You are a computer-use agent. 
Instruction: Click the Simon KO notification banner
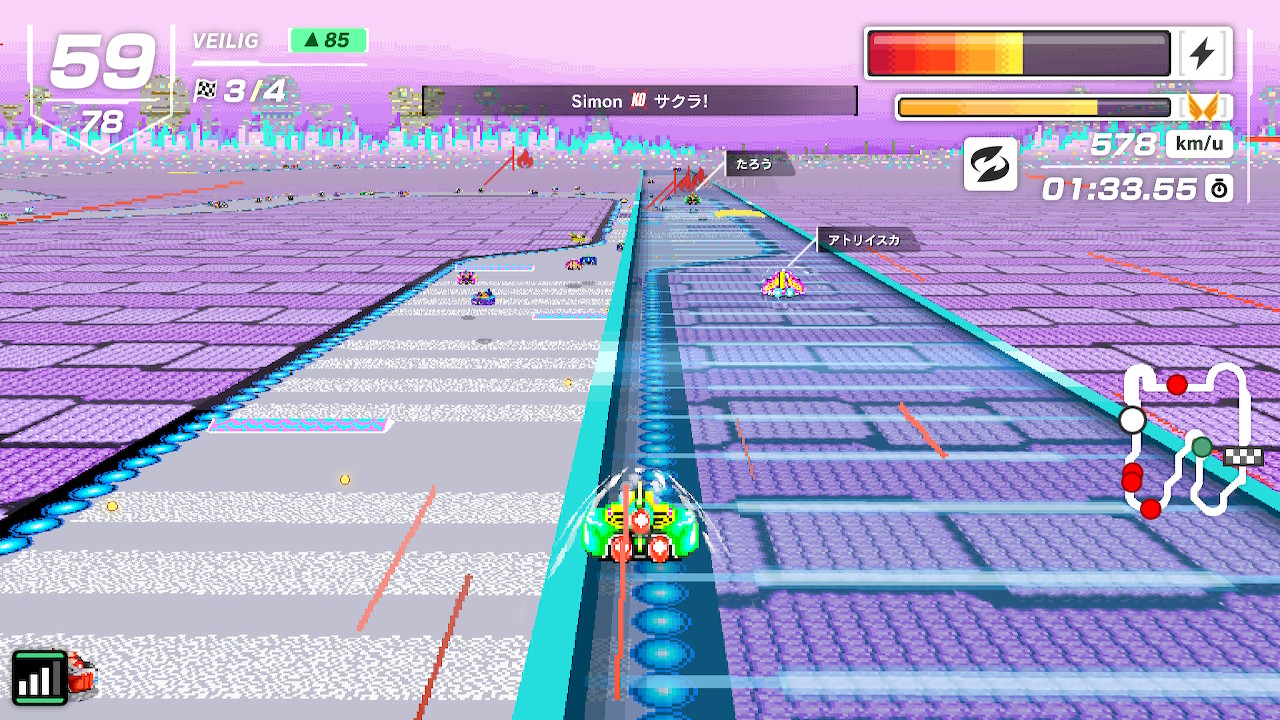click(x=639, y=101)
